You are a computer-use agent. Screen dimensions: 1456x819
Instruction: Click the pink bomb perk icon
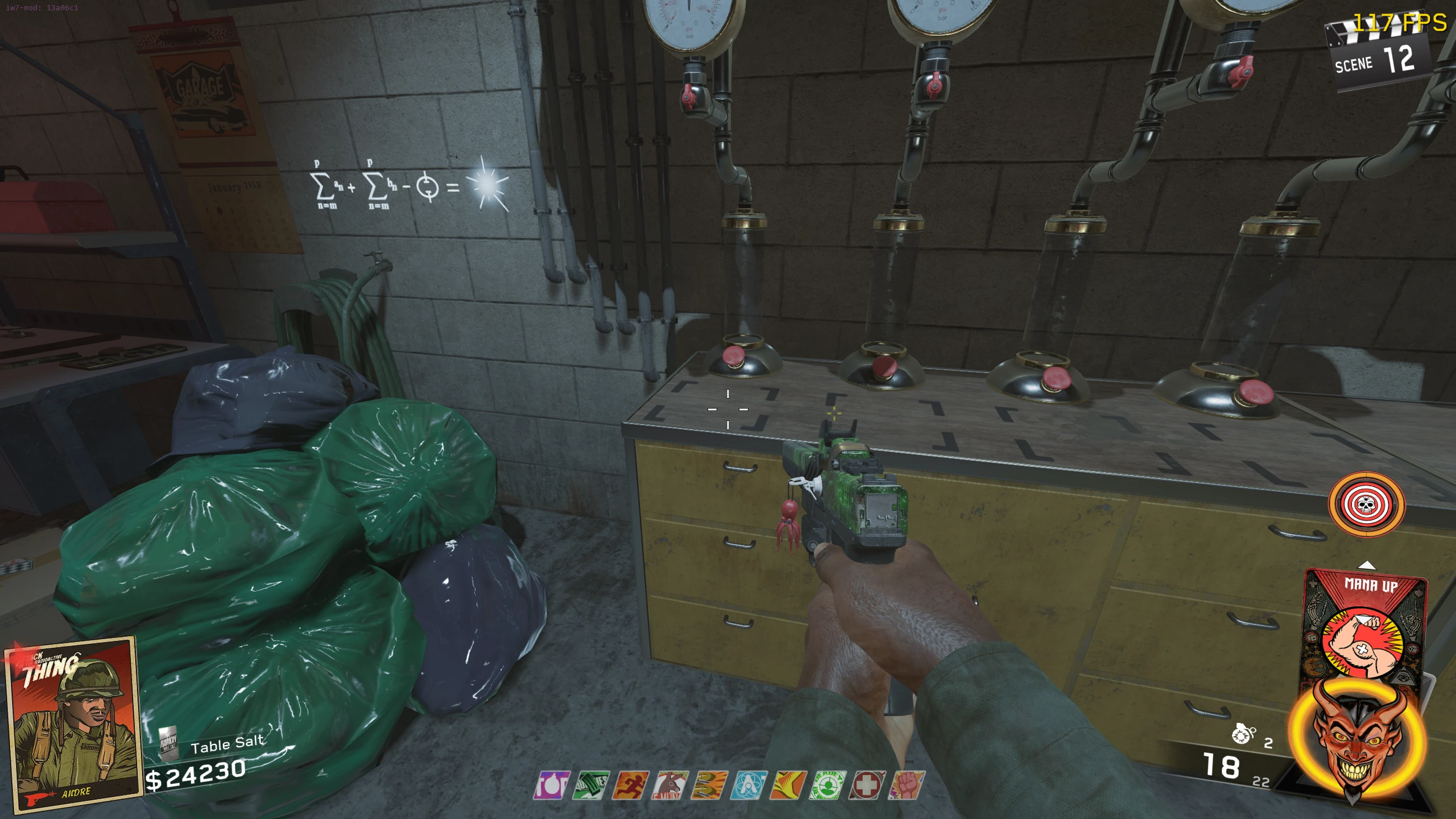click(x=551, y=785)
